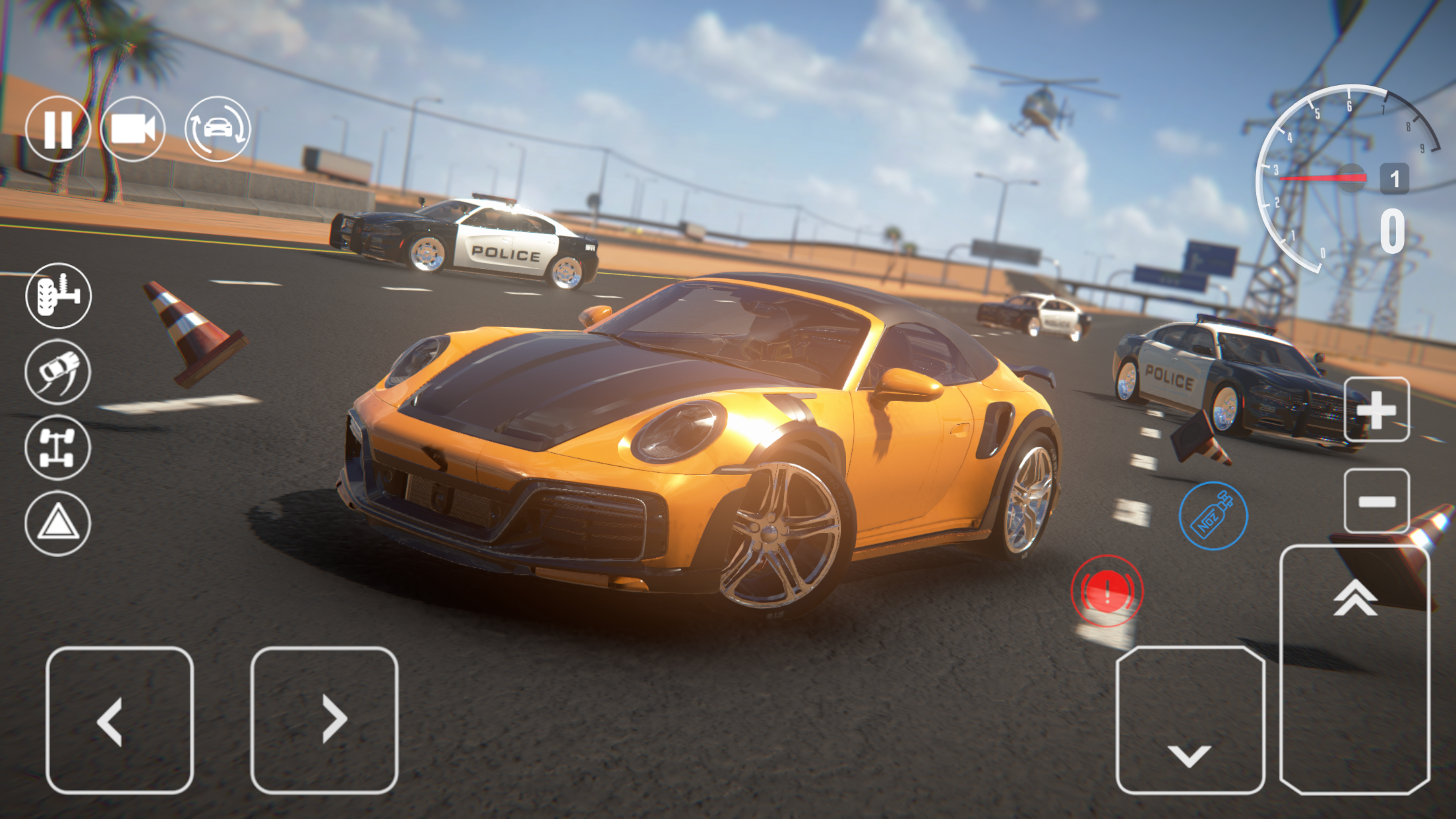Select the tire and suspension icon
This screenshot has width=1456, height=819.
coord(58,296)
